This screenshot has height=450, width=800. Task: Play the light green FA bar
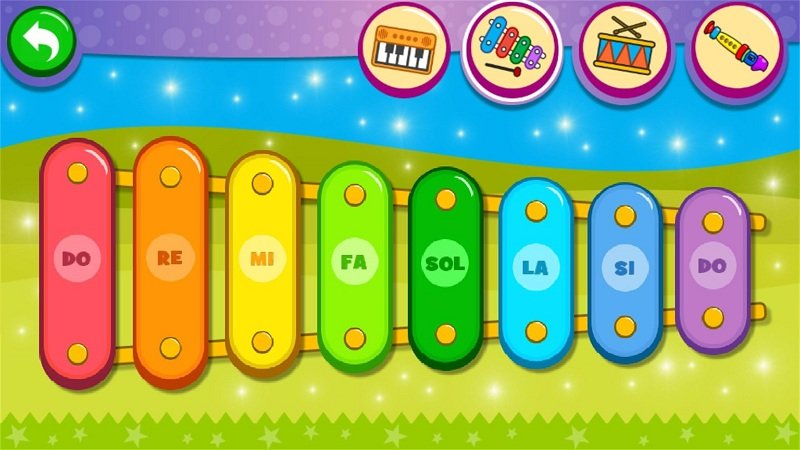click(353, 263)
